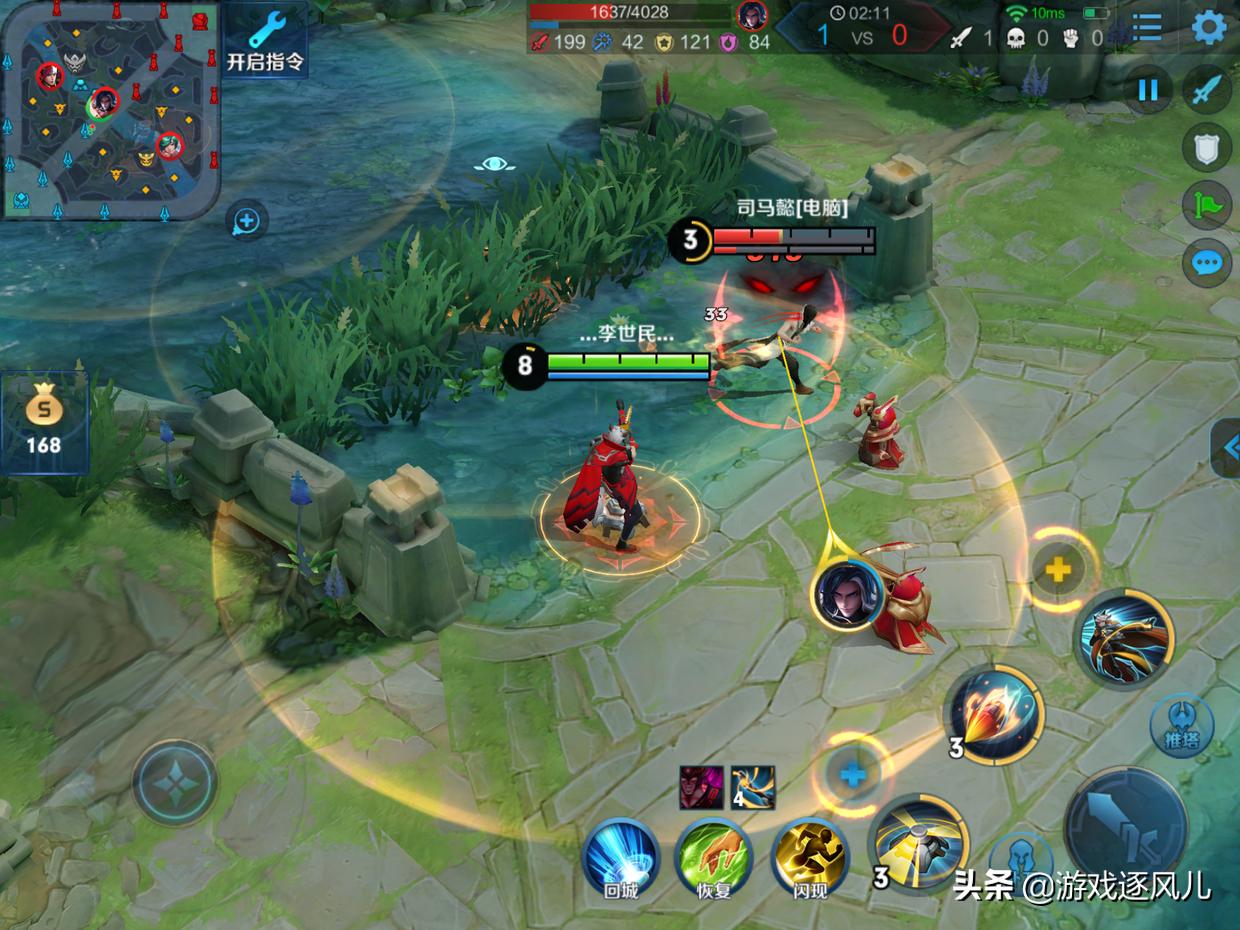
Task: Select the green flag gather signal
Action: pyautogui.click(x=1207, y=206)
